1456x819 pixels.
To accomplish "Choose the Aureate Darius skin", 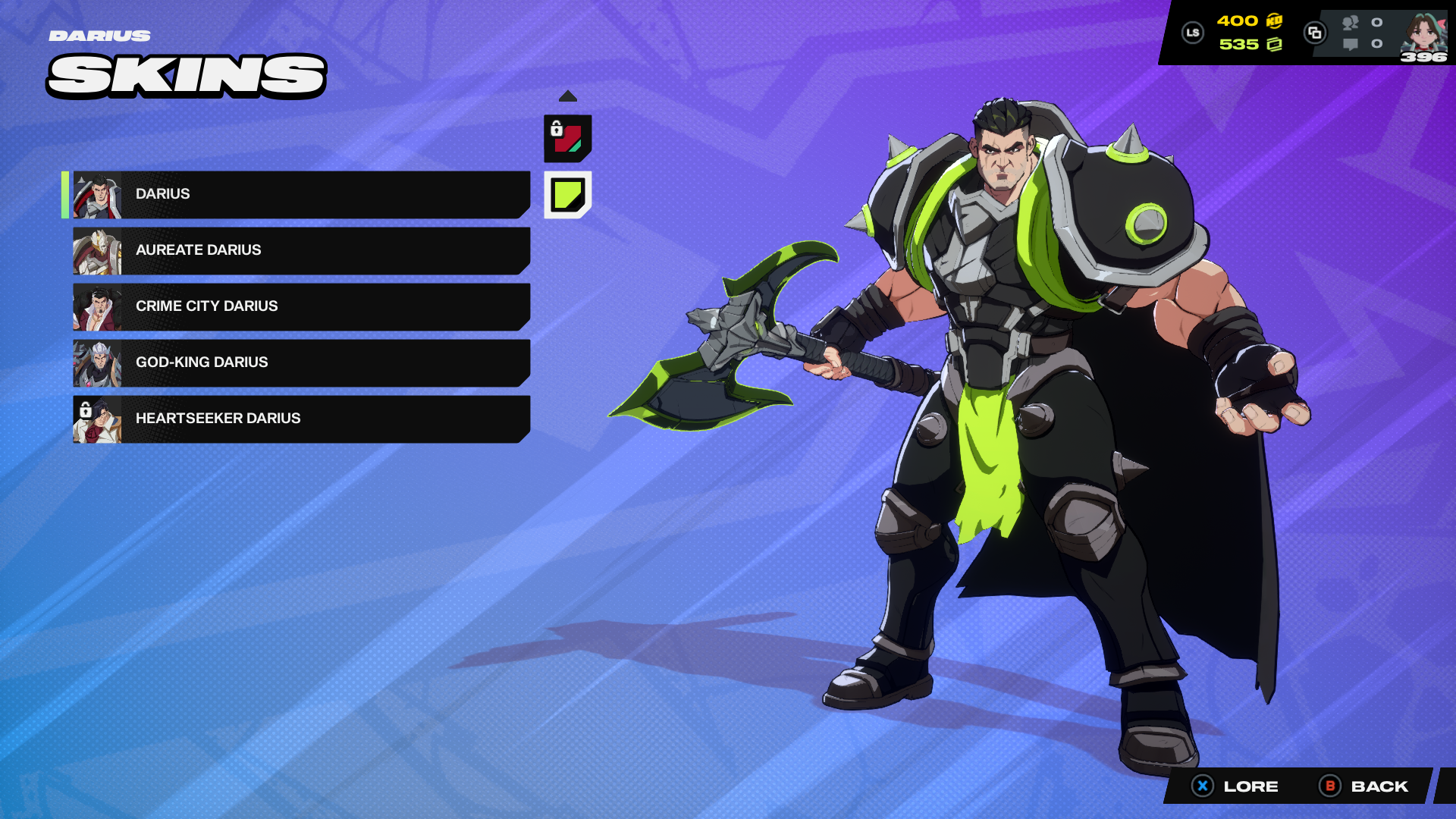I will (x=301, y=250).
